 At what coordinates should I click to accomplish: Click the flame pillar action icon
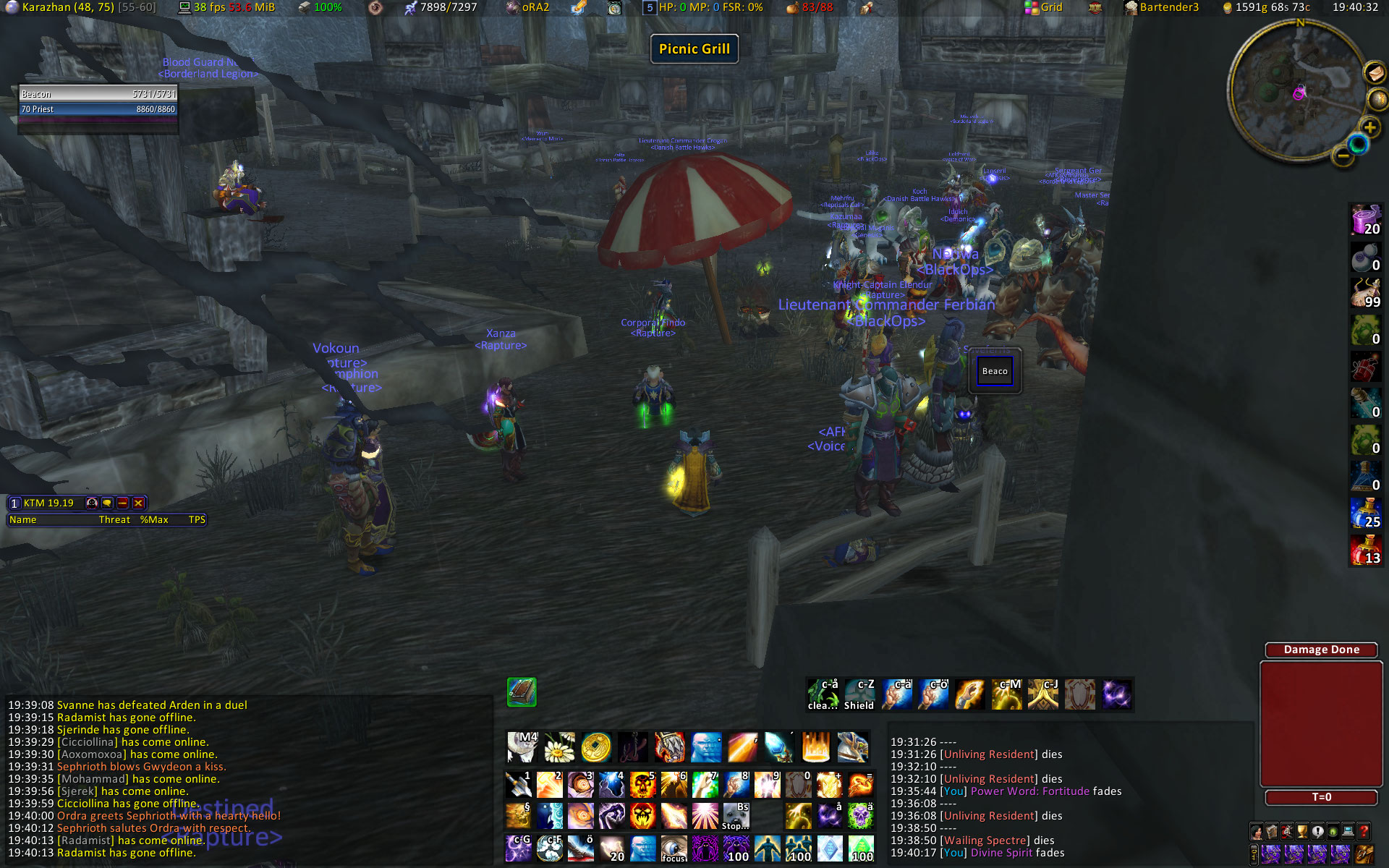[x=816, y=747]
